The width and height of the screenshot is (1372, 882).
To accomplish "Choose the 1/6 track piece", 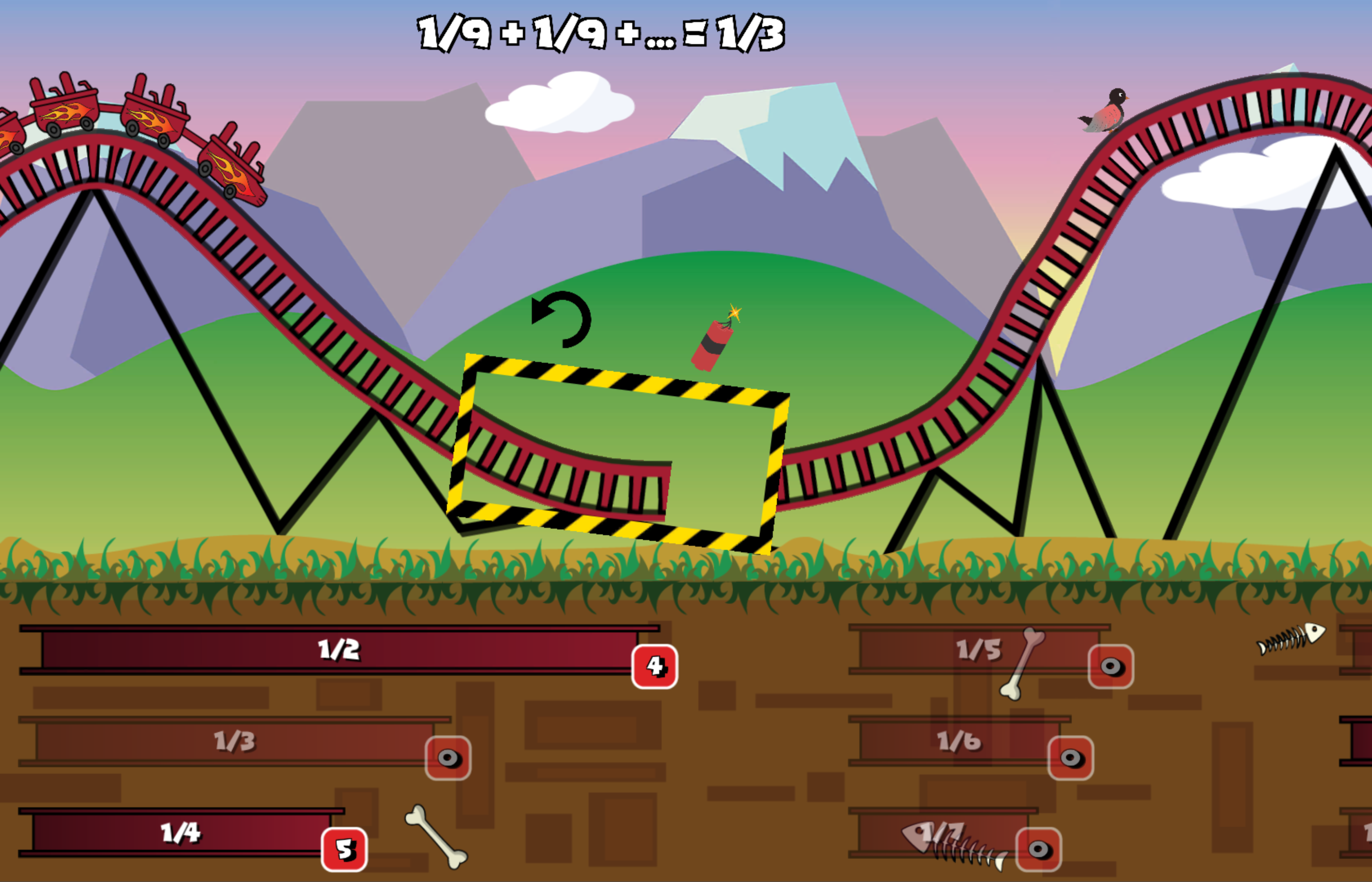I will [959, 741].
